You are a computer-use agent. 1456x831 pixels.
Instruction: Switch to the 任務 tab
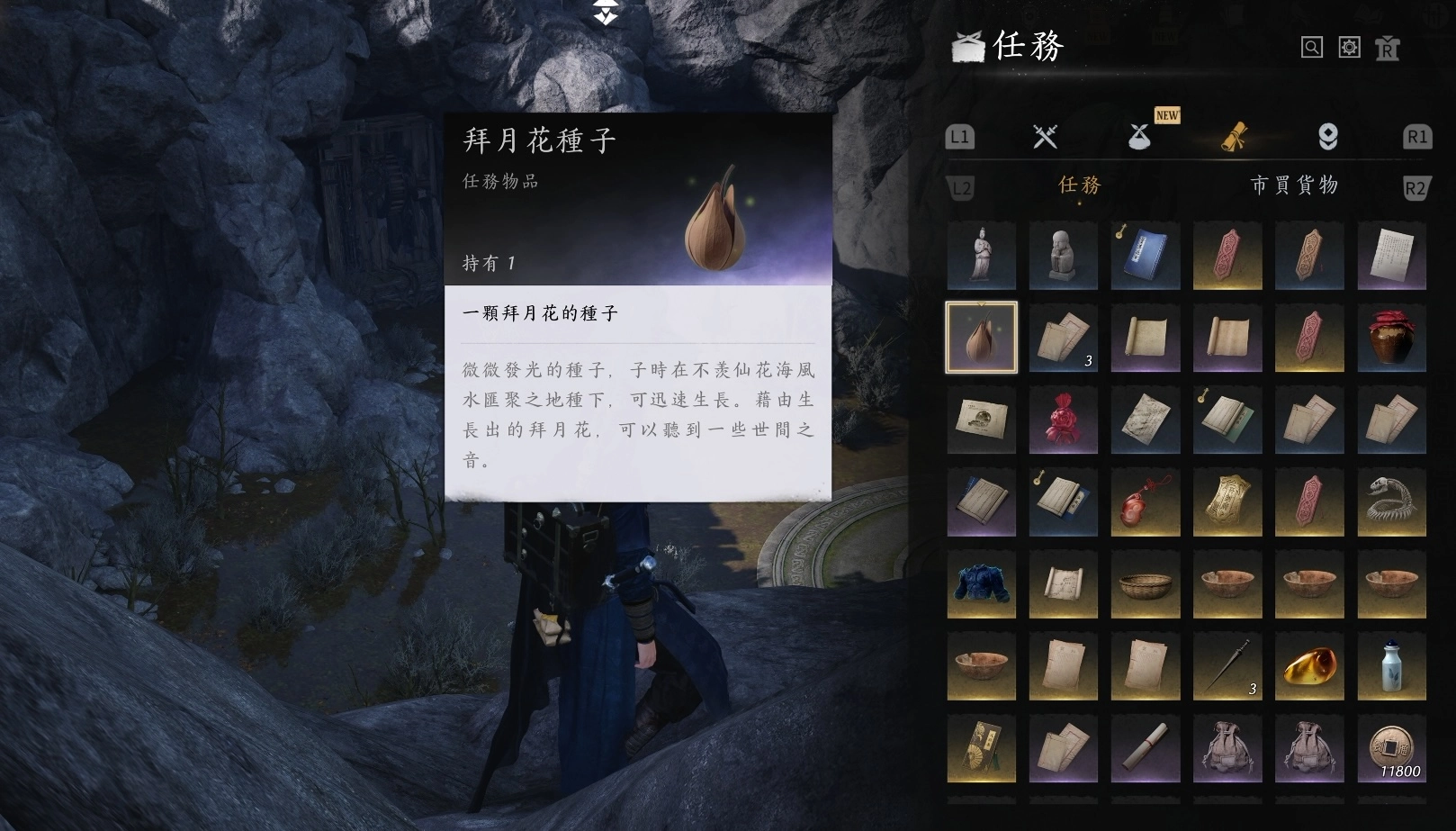pos(1078,186)
